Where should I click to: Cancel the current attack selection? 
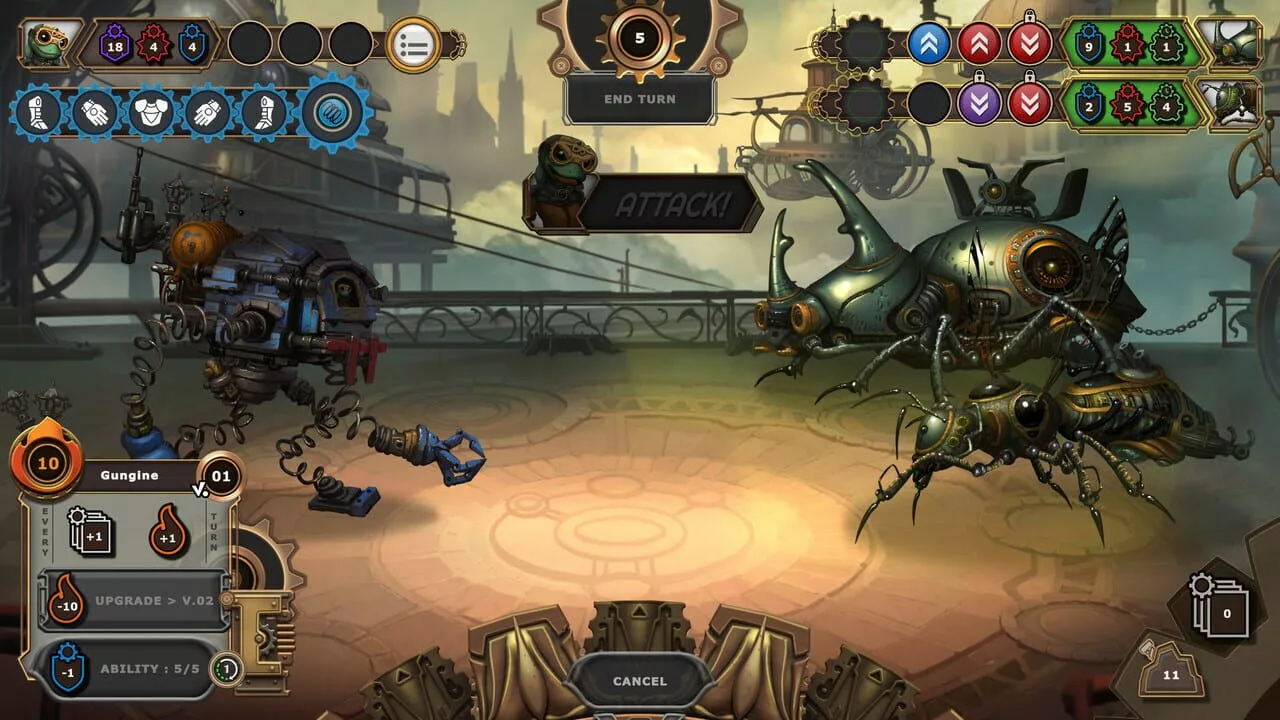point(640,681)
